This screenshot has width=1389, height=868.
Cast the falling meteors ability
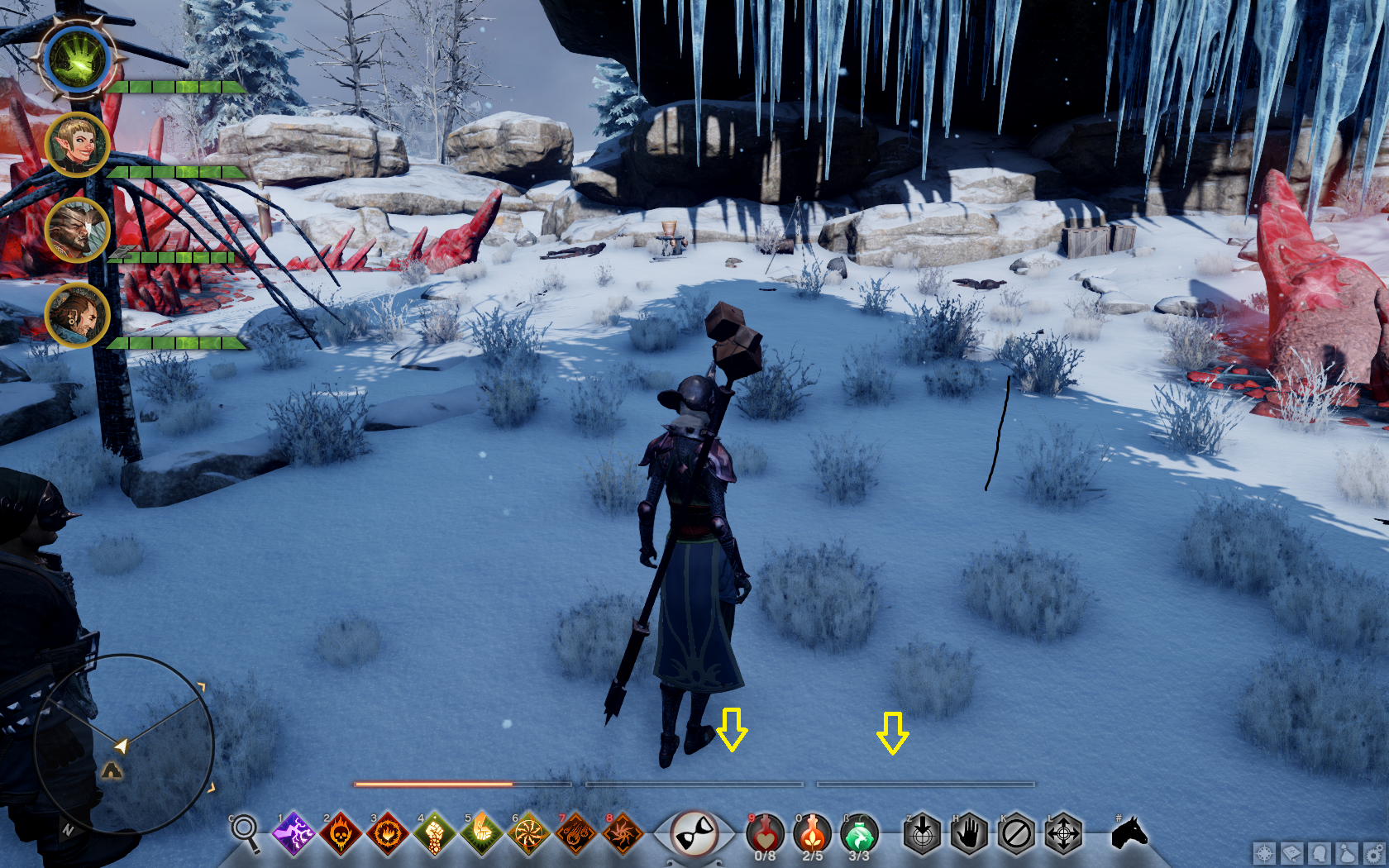pos(575,834)
